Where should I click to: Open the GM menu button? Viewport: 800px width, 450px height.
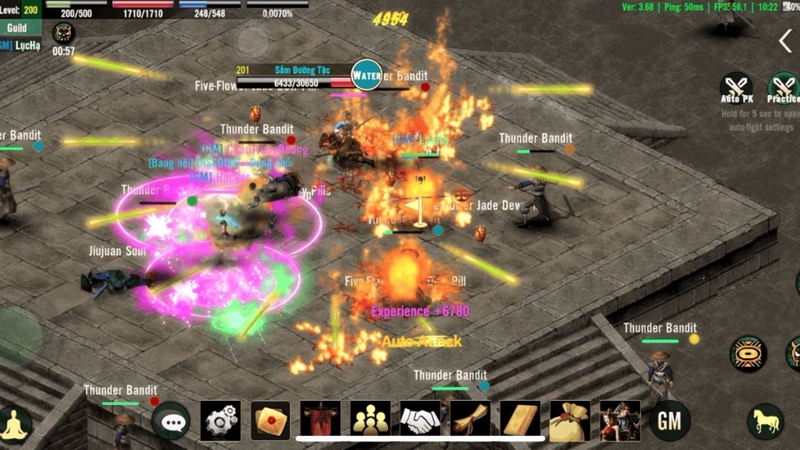pyautogui.click(x=670, y=421)
